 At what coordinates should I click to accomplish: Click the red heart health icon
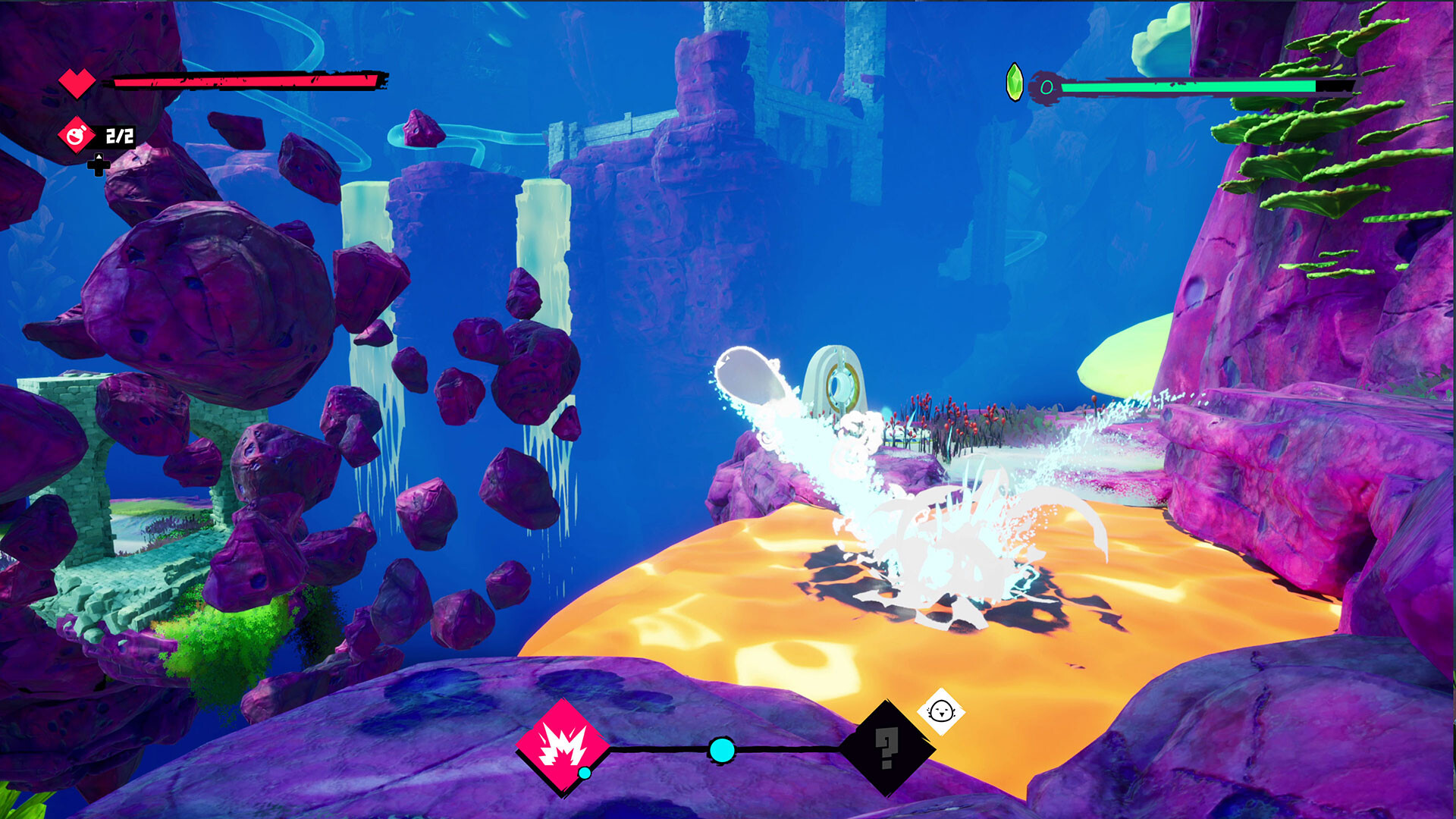click(x=77, y=82)
